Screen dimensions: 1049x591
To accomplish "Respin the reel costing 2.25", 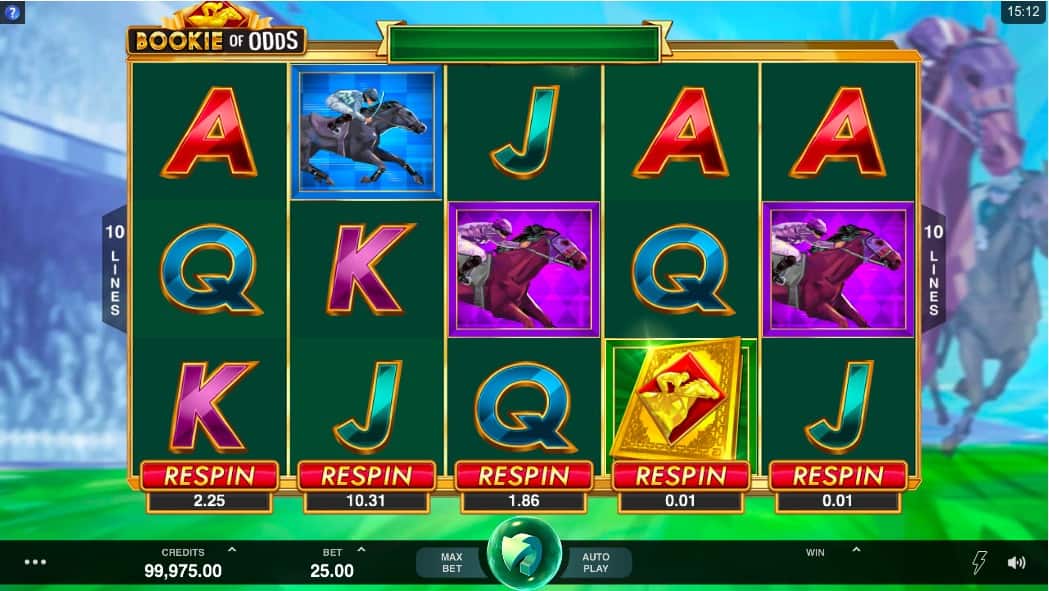I will point(210,477).
